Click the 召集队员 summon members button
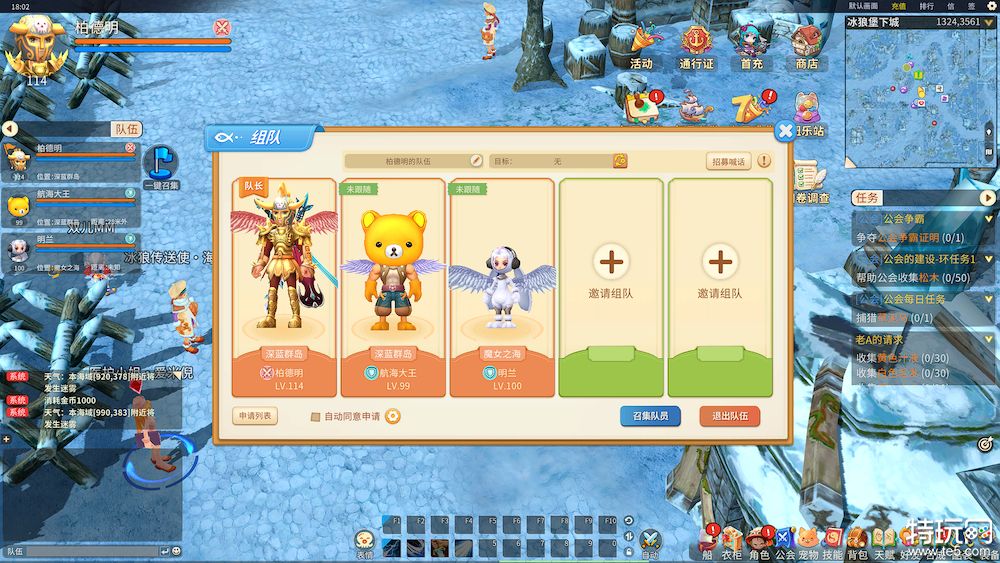 [x=650, y=416]
